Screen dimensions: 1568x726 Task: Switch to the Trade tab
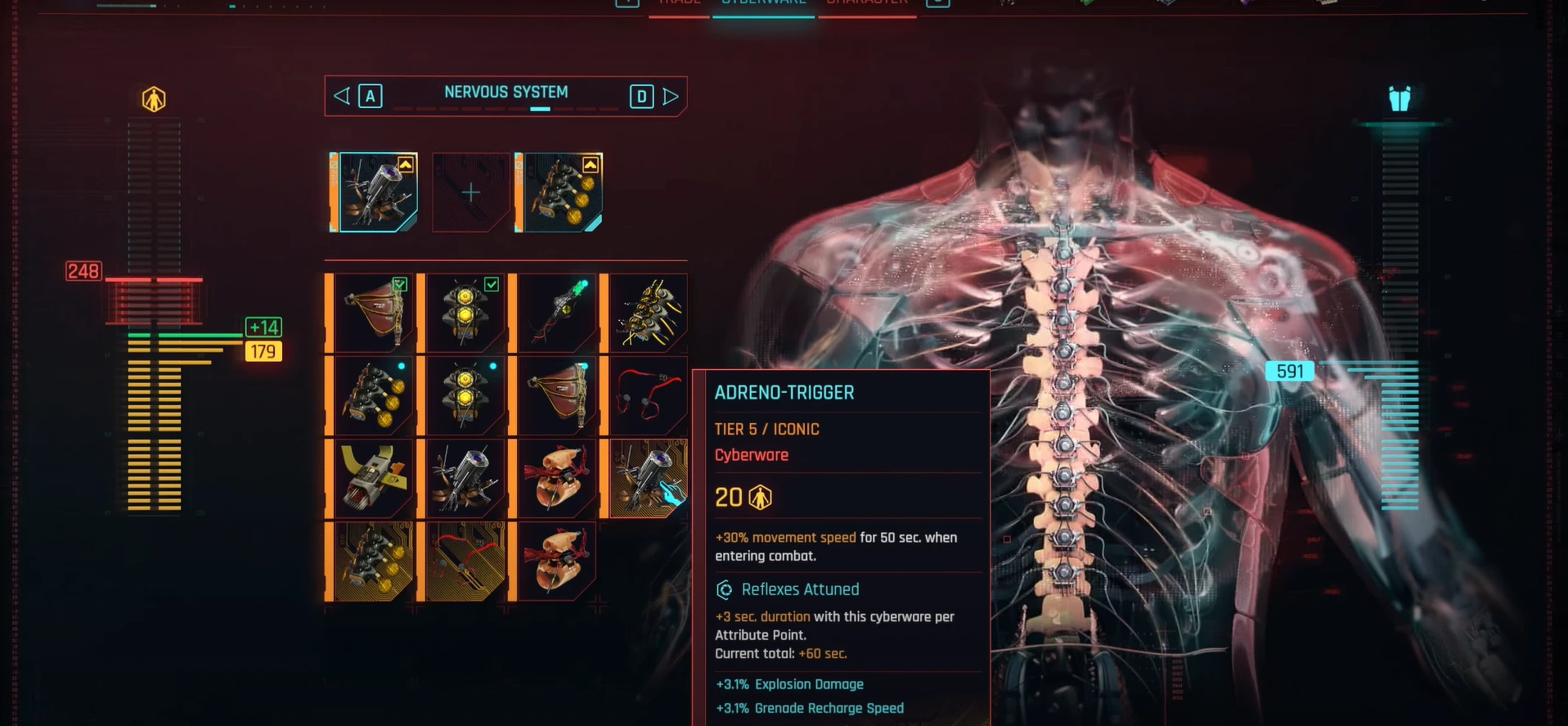pos(678,3)
